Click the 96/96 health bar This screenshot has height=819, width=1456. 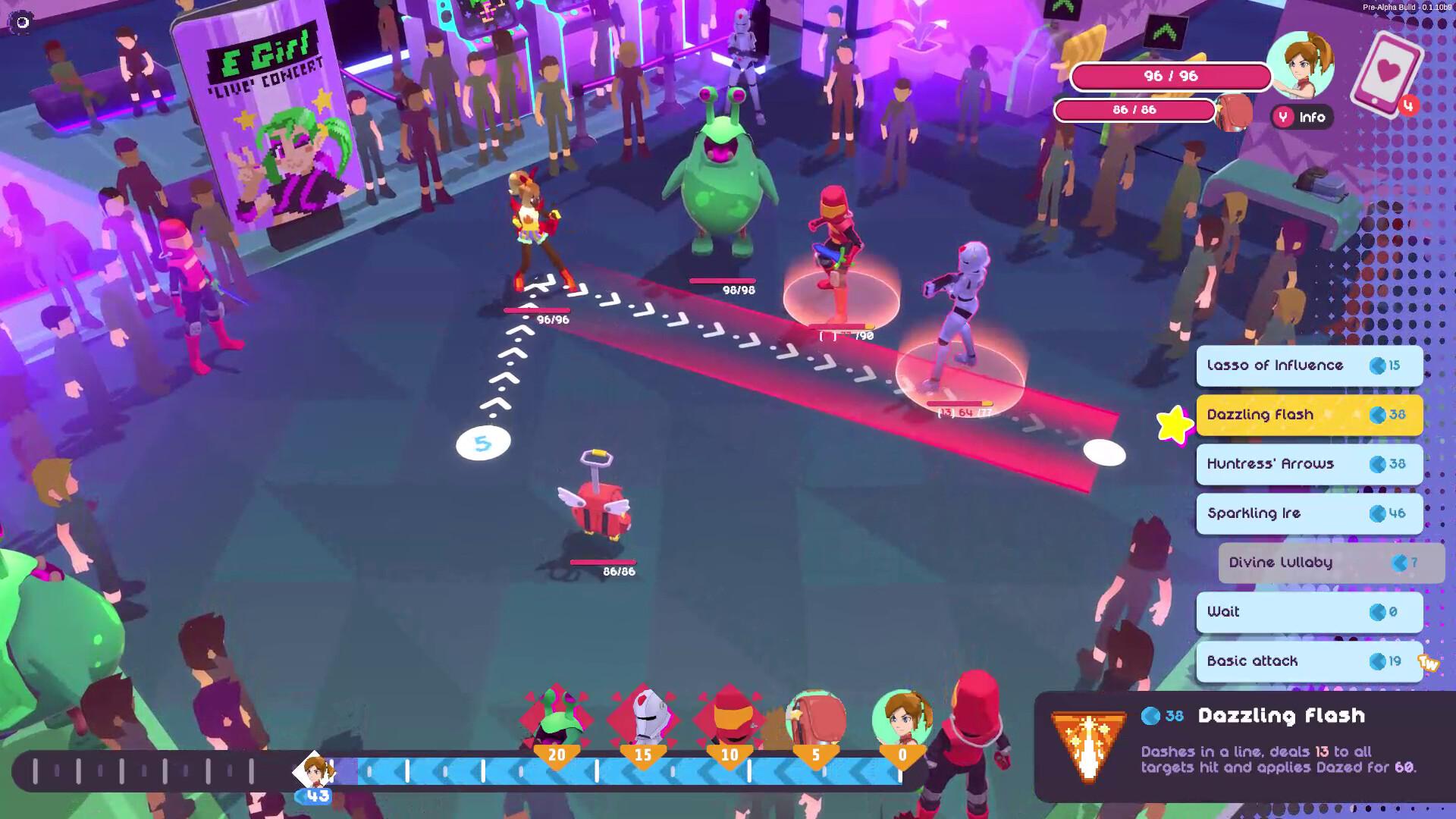tap(1169, 77)
